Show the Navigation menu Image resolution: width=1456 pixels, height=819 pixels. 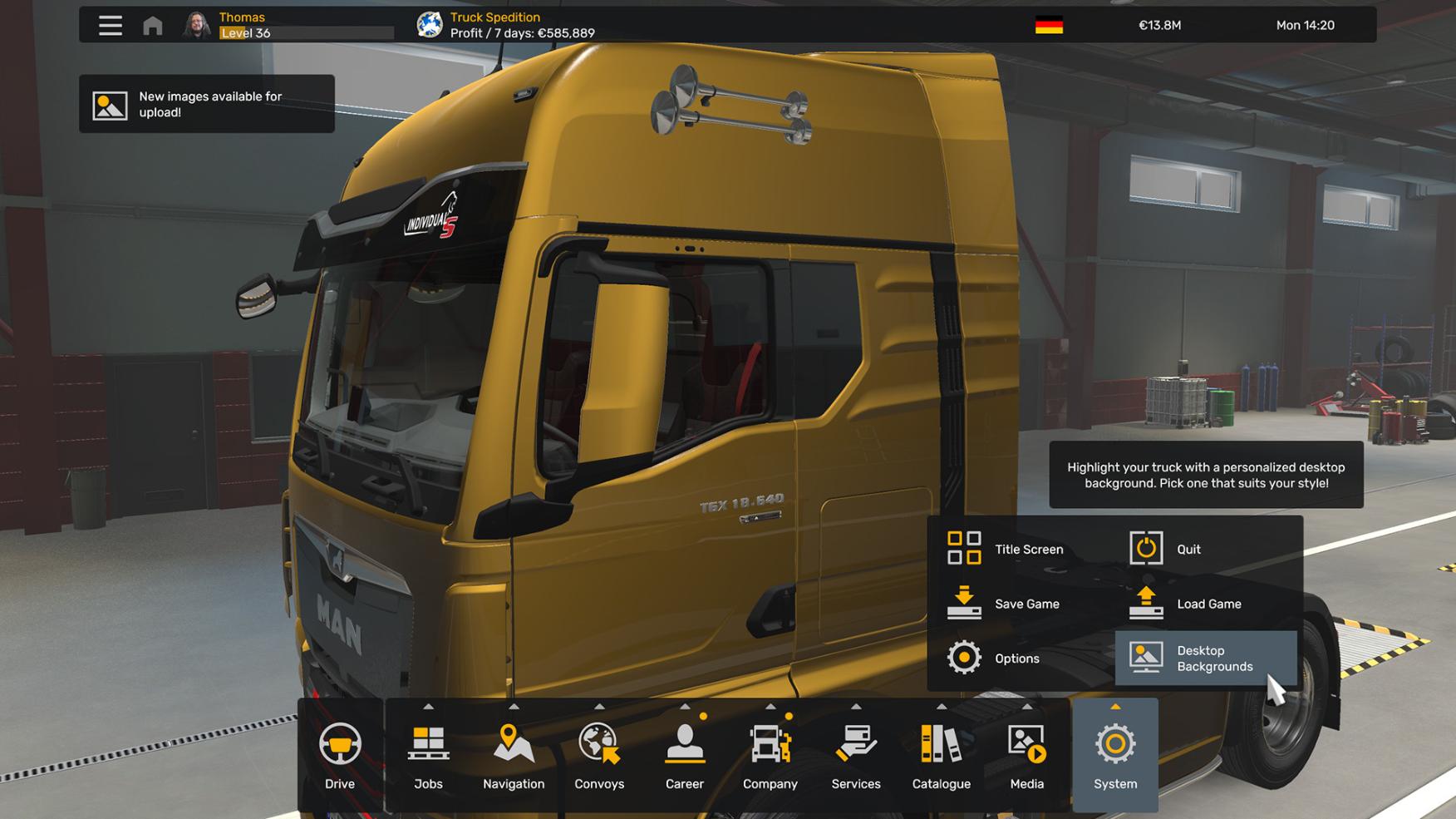coord(514,755)
